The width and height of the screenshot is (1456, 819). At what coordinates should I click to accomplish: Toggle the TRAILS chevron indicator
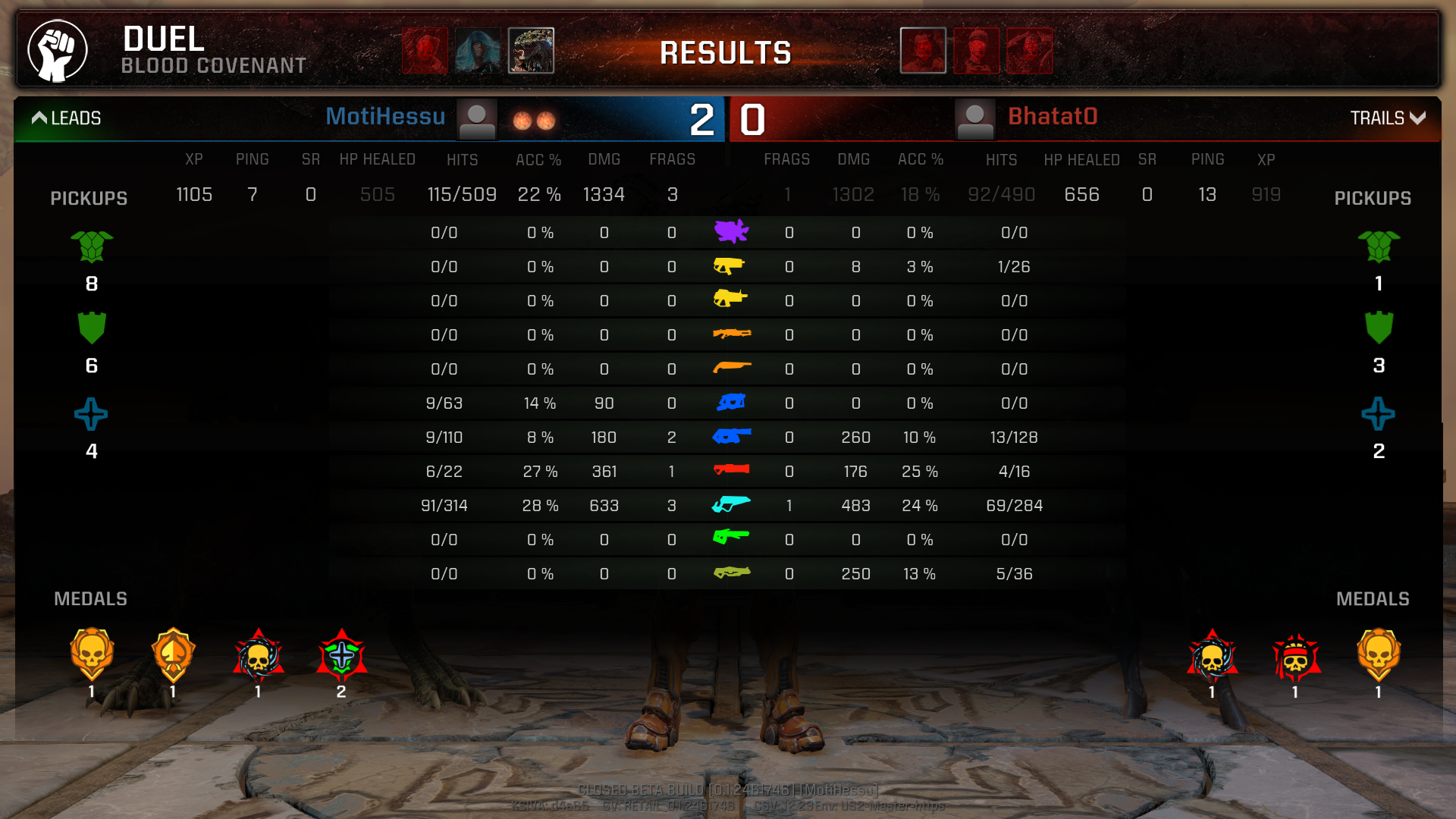coord(1417,118)
